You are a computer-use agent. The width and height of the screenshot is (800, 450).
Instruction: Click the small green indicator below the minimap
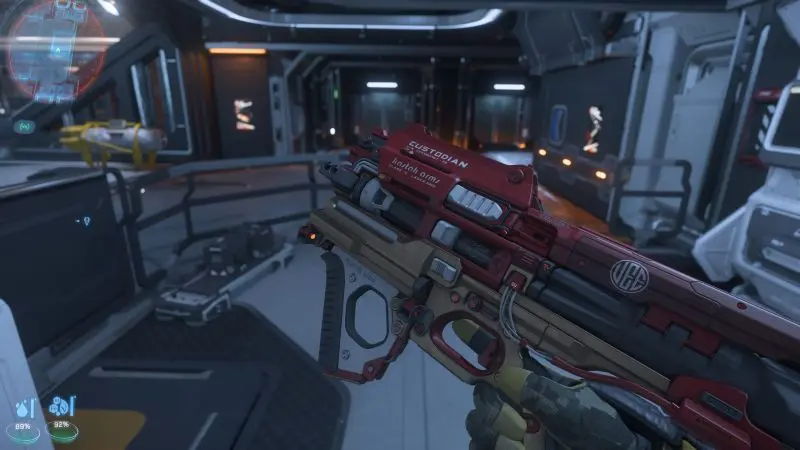23,126
